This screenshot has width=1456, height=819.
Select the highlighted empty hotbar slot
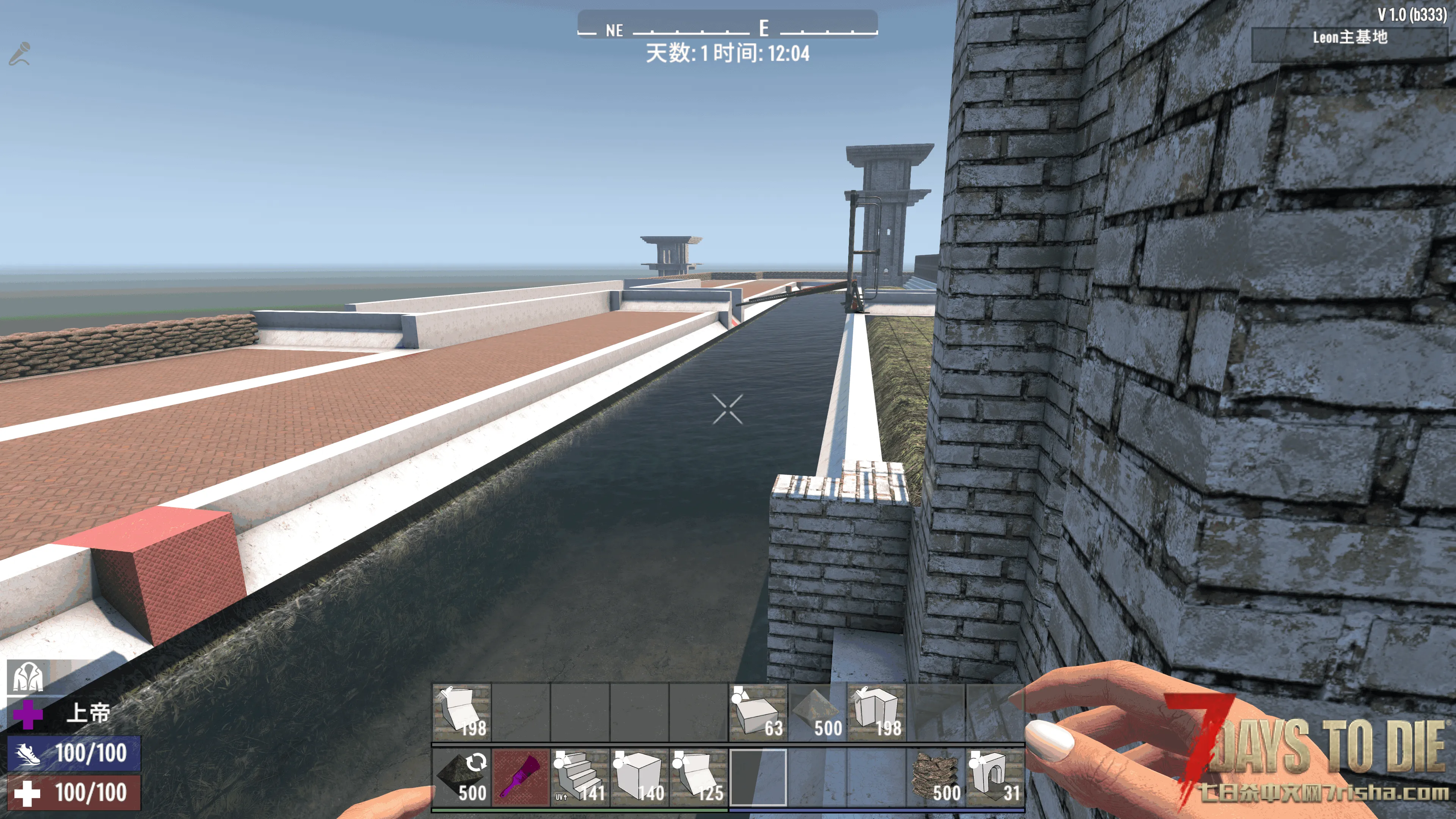(758, 777)
